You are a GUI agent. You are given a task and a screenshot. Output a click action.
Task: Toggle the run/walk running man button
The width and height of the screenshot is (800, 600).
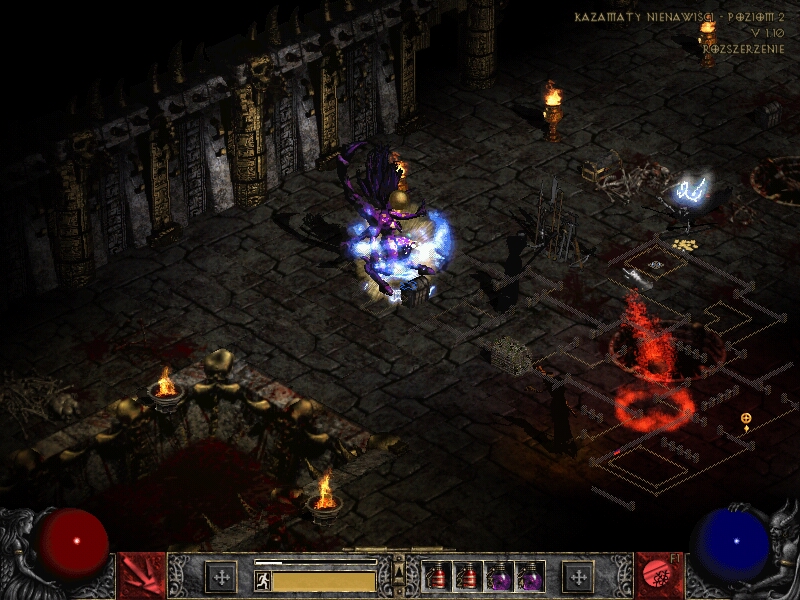pos(263,581)
